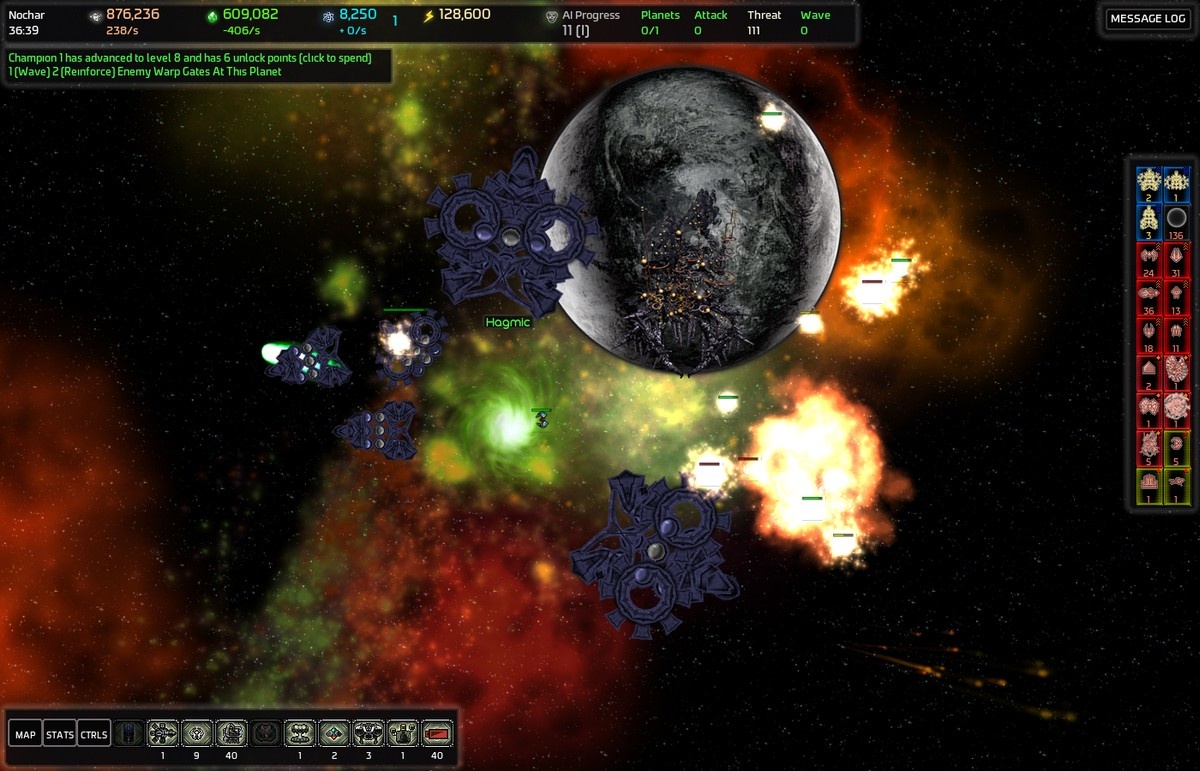This screenshot has height=771, width=1200.
Task: Select the red battery icon with count 40
Action: (x=437, y=734)
